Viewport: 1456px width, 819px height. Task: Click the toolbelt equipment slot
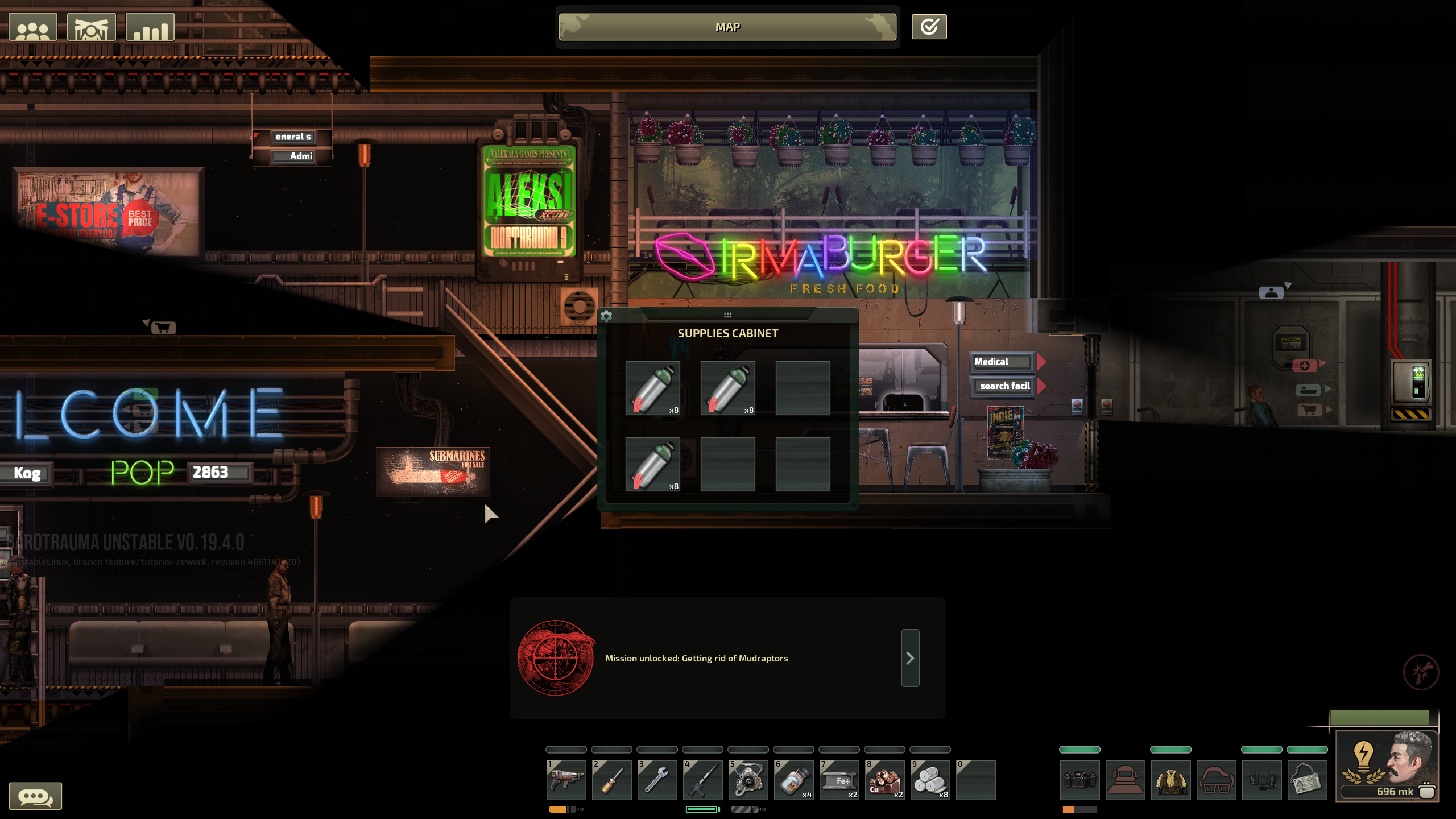coord(1079,780)
